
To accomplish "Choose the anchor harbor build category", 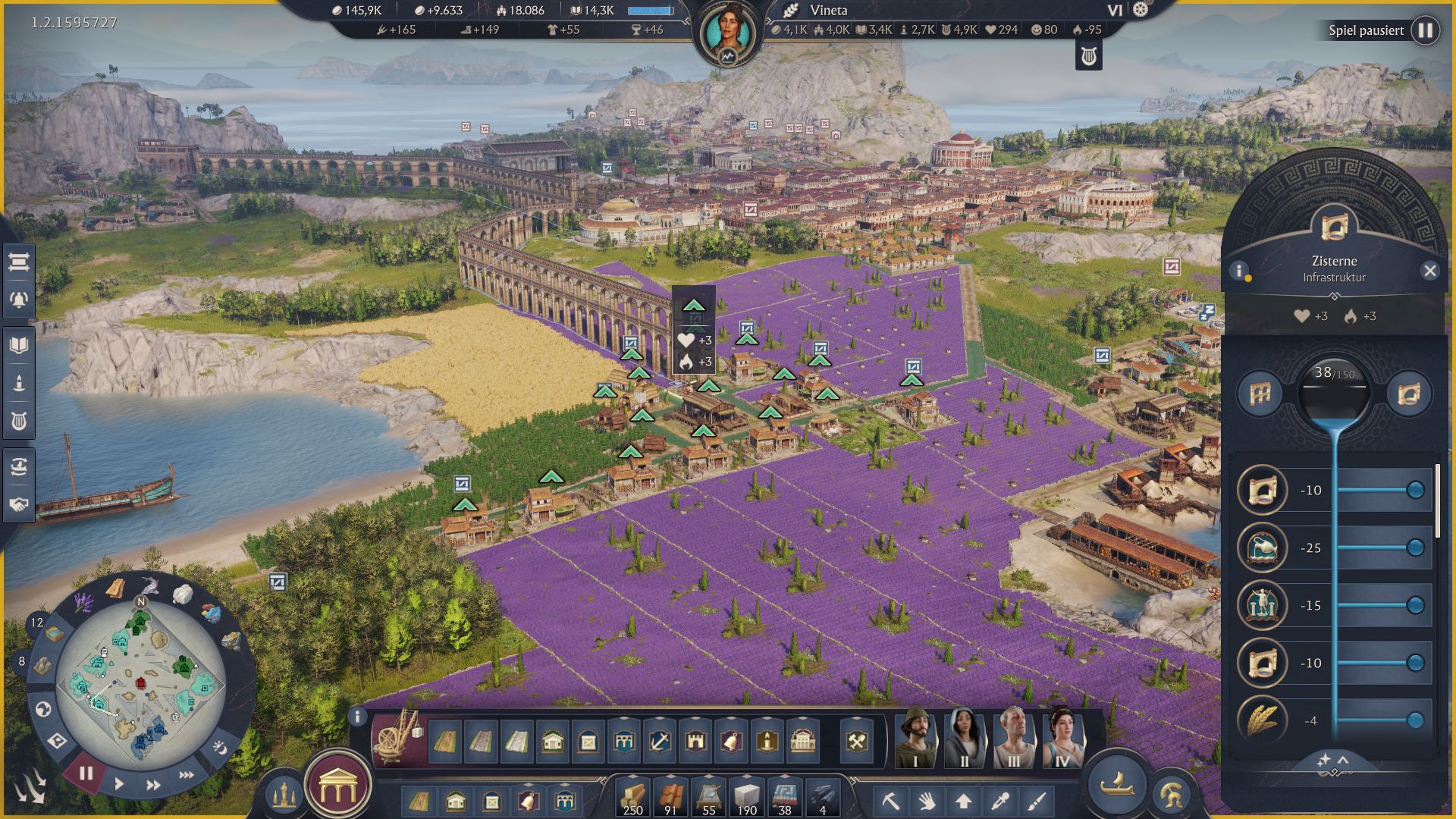I will click(x=659, y=741).
